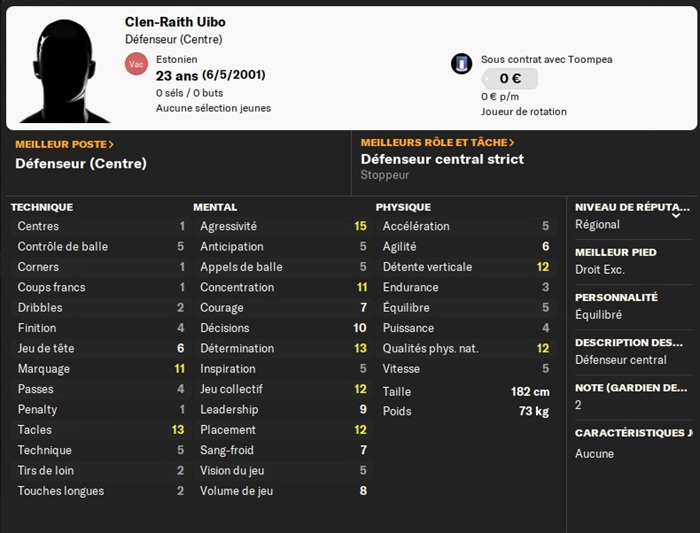
Task: Open the Meilleurs Rôle et Tâche link
Action: (x=437, y=143)
